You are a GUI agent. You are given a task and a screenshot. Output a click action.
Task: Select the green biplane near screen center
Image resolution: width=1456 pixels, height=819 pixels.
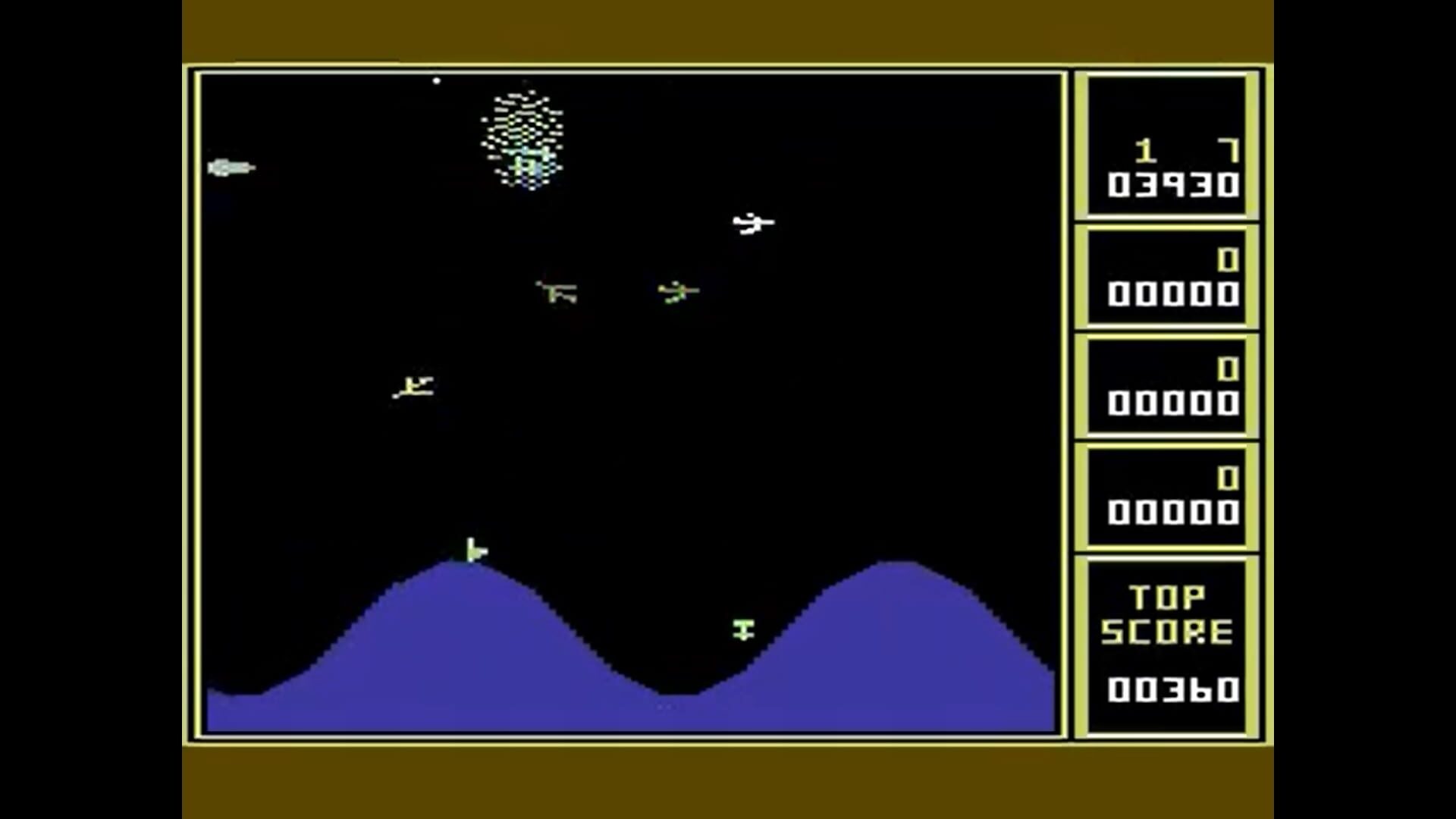[x=557, y=292]
